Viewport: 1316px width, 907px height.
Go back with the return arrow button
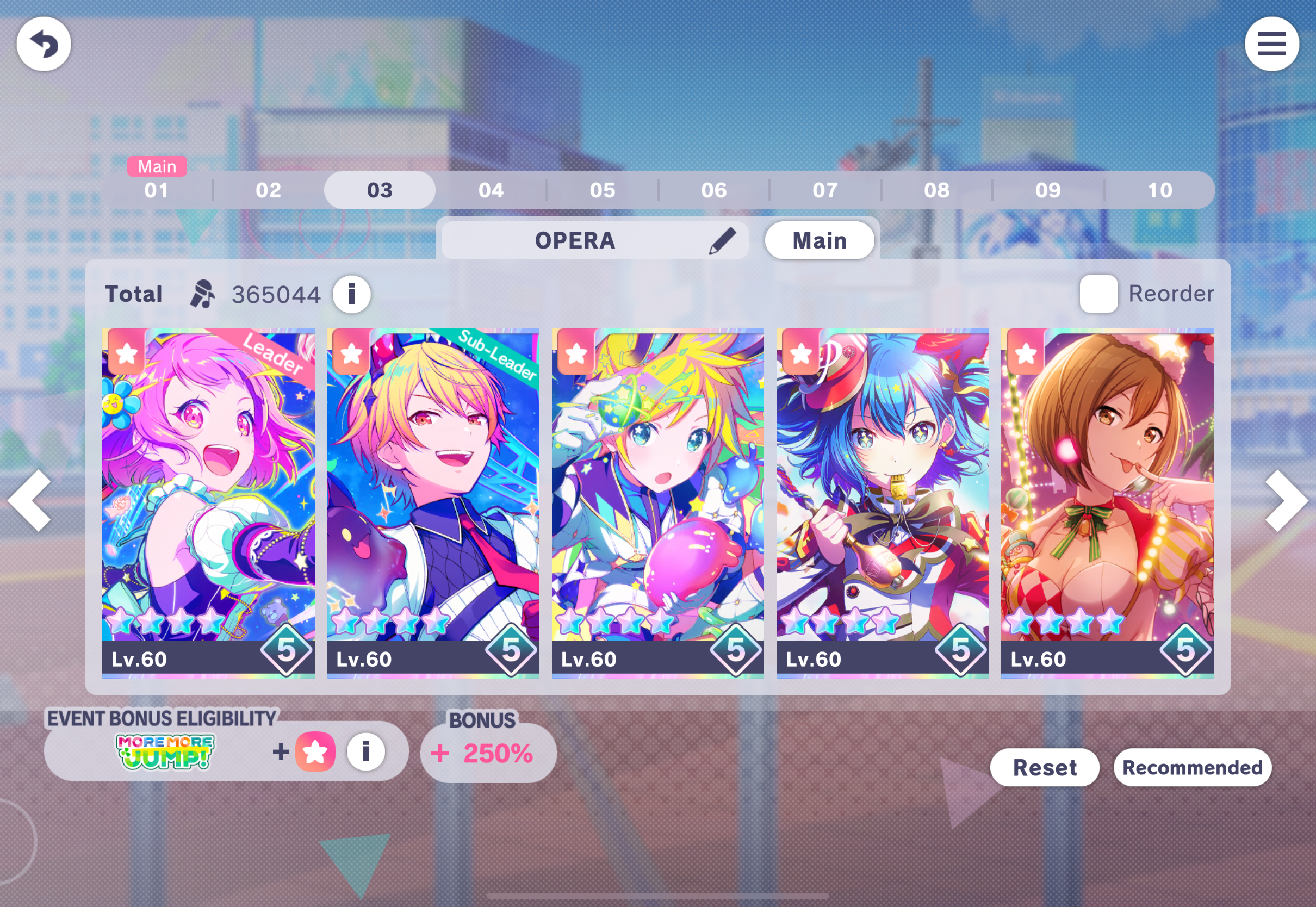coord(44,44)
